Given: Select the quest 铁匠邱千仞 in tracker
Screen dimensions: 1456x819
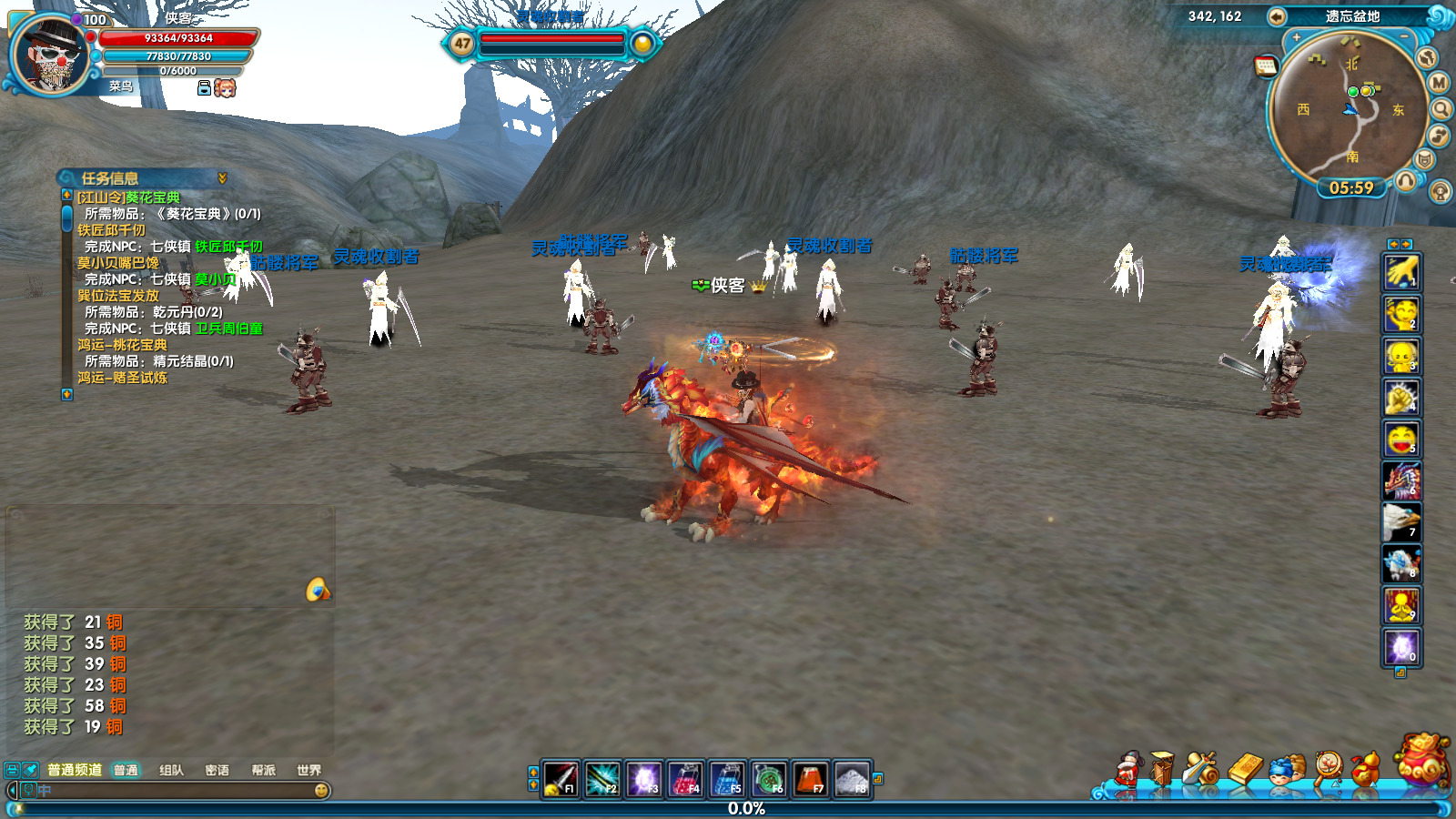Looking at the screenshot, I should 111,230.
